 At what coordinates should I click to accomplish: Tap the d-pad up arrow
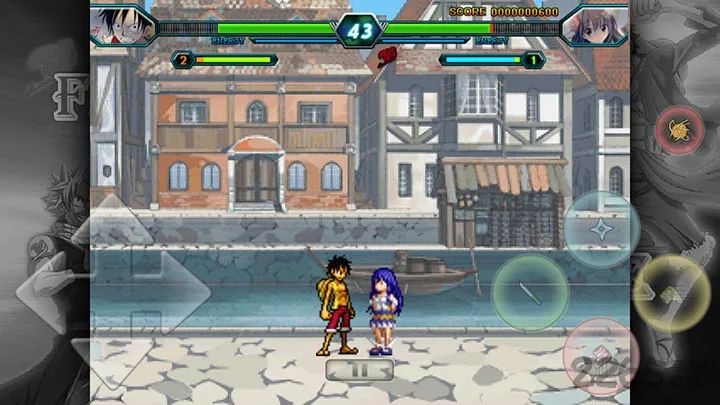point(112,224)
